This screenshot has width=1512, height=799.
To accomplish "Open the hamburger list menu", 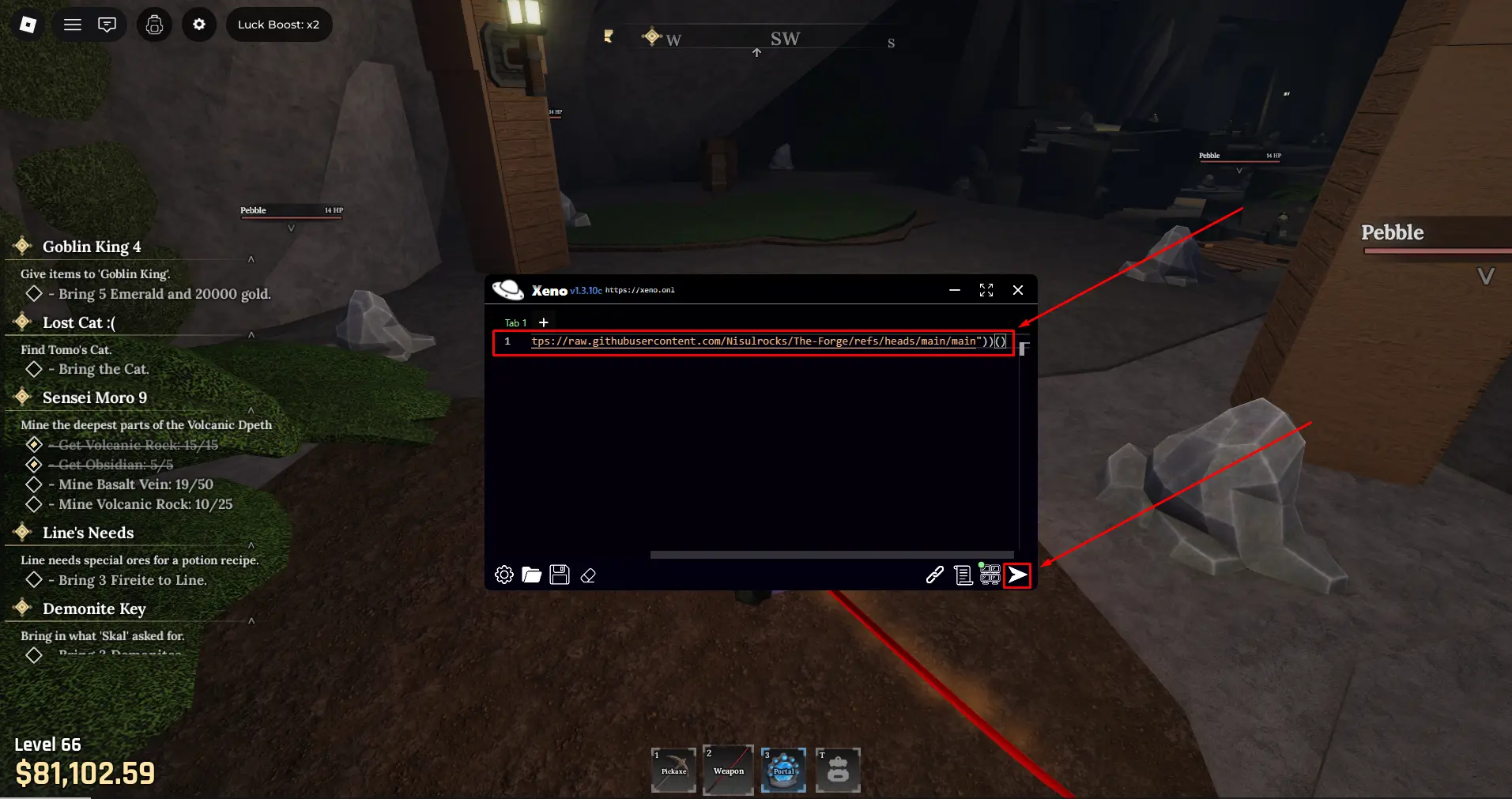I will [x=73, y=24].
